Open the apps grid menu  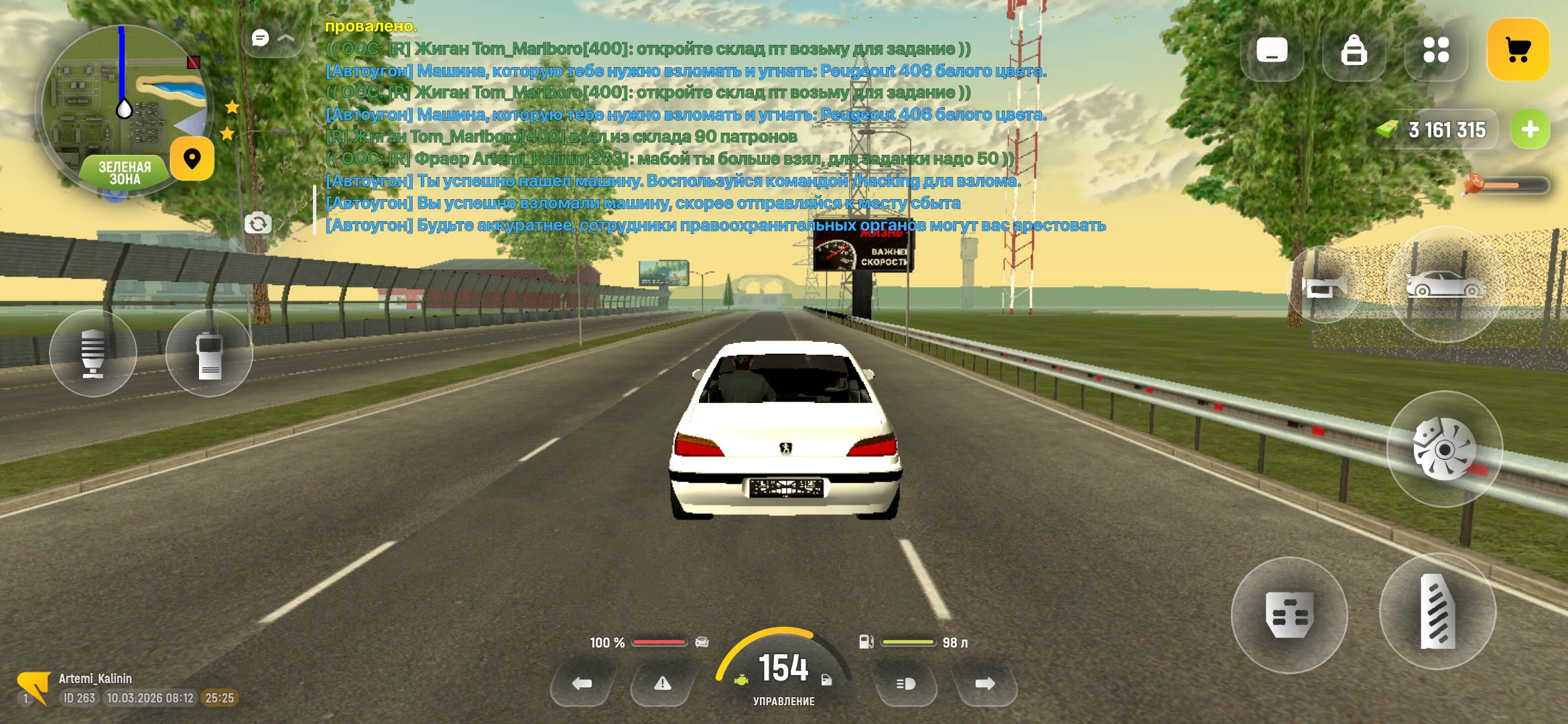[1435, 50]
